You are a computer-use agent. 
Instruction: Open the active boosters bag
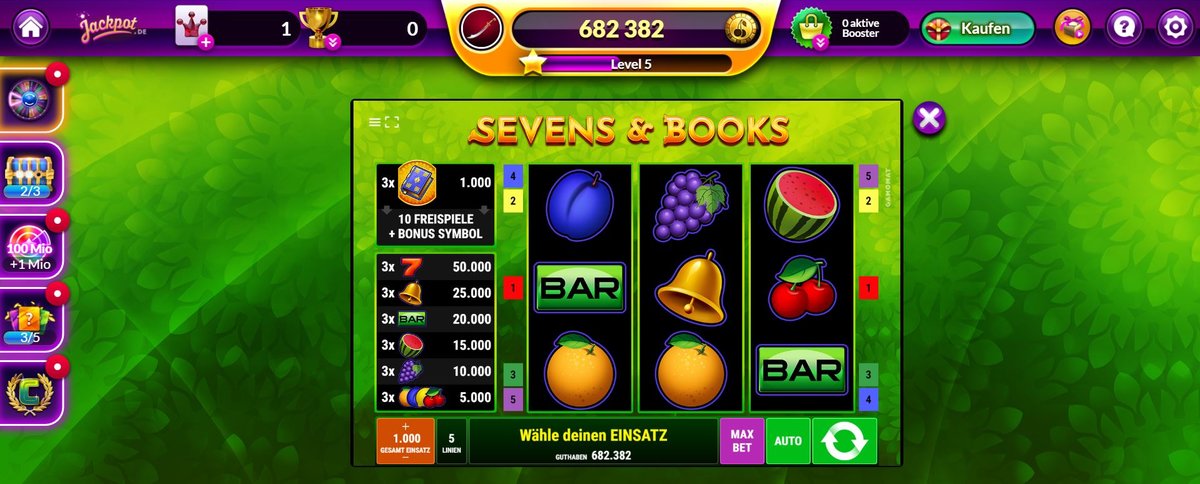(x=808, y=28)
